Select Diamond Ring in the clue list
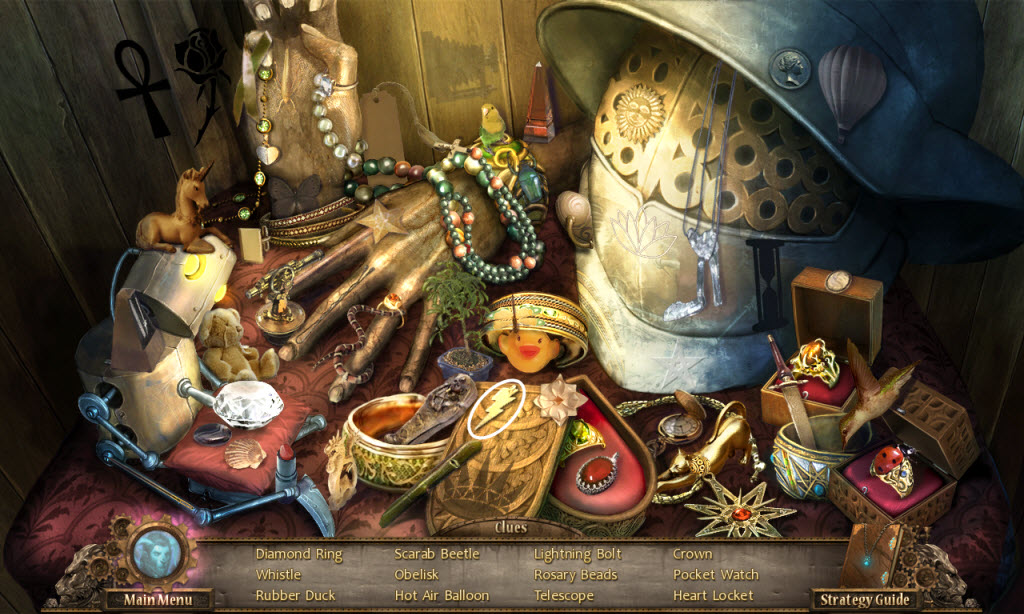The width and height of the screenshot is (1024, 614). coord(298,554)
